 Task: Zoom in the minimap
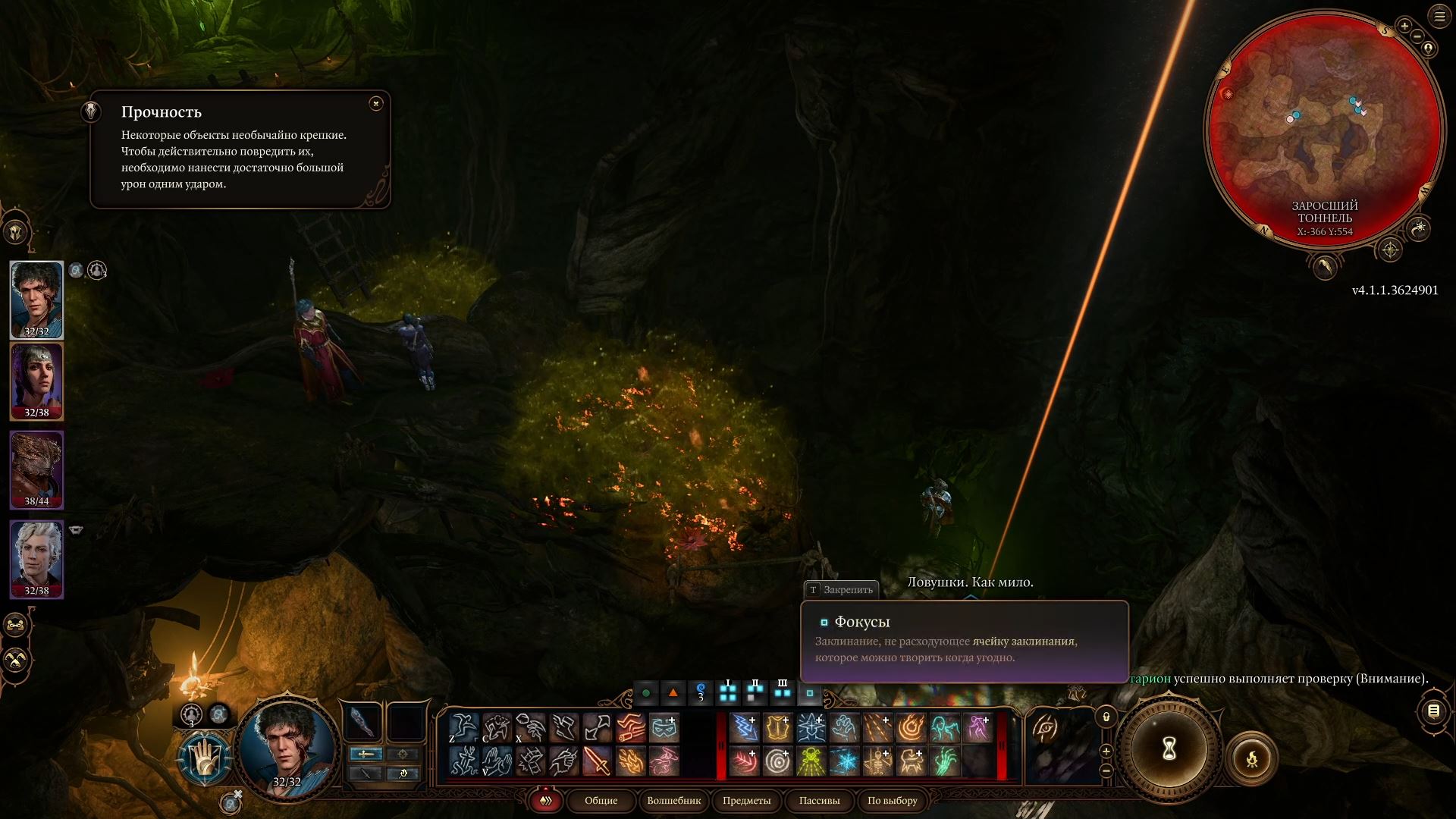(1404, 26)
